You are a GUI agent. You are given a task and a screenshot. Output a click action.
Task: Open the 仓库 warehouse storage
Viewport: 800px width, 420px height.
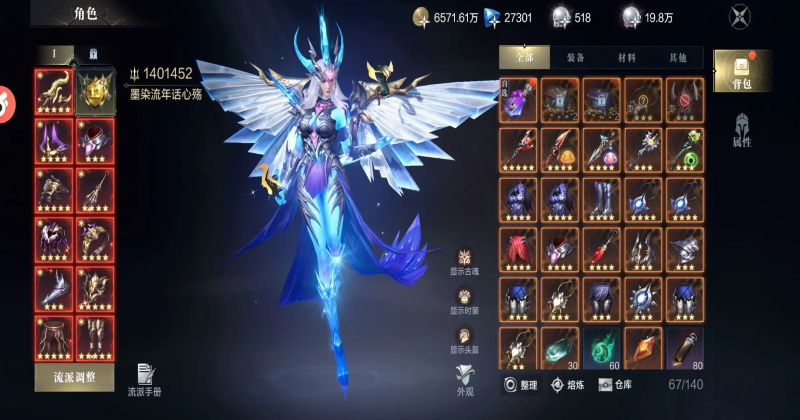click(616, 384)
